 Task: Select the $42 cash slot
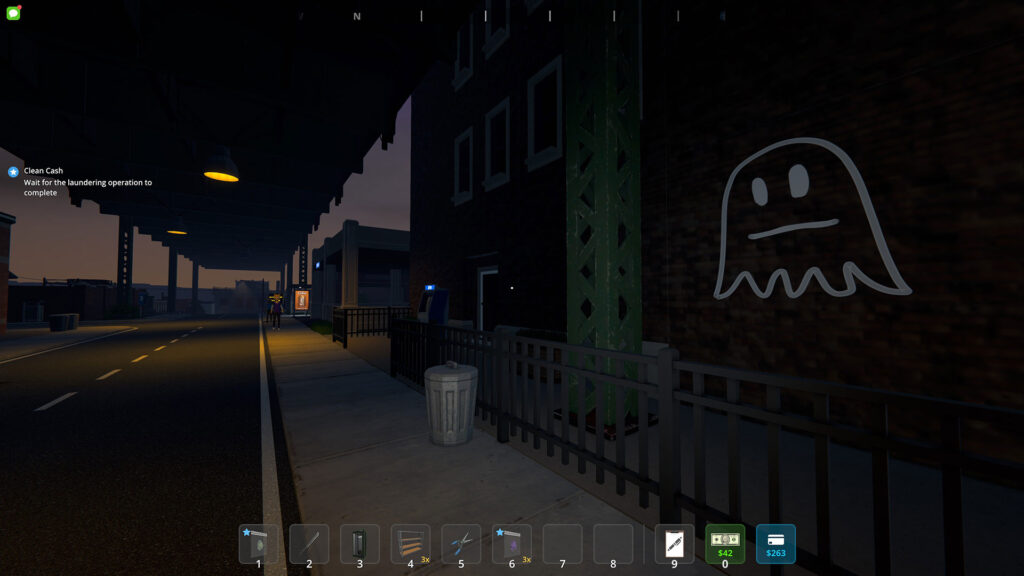[725, 544]
